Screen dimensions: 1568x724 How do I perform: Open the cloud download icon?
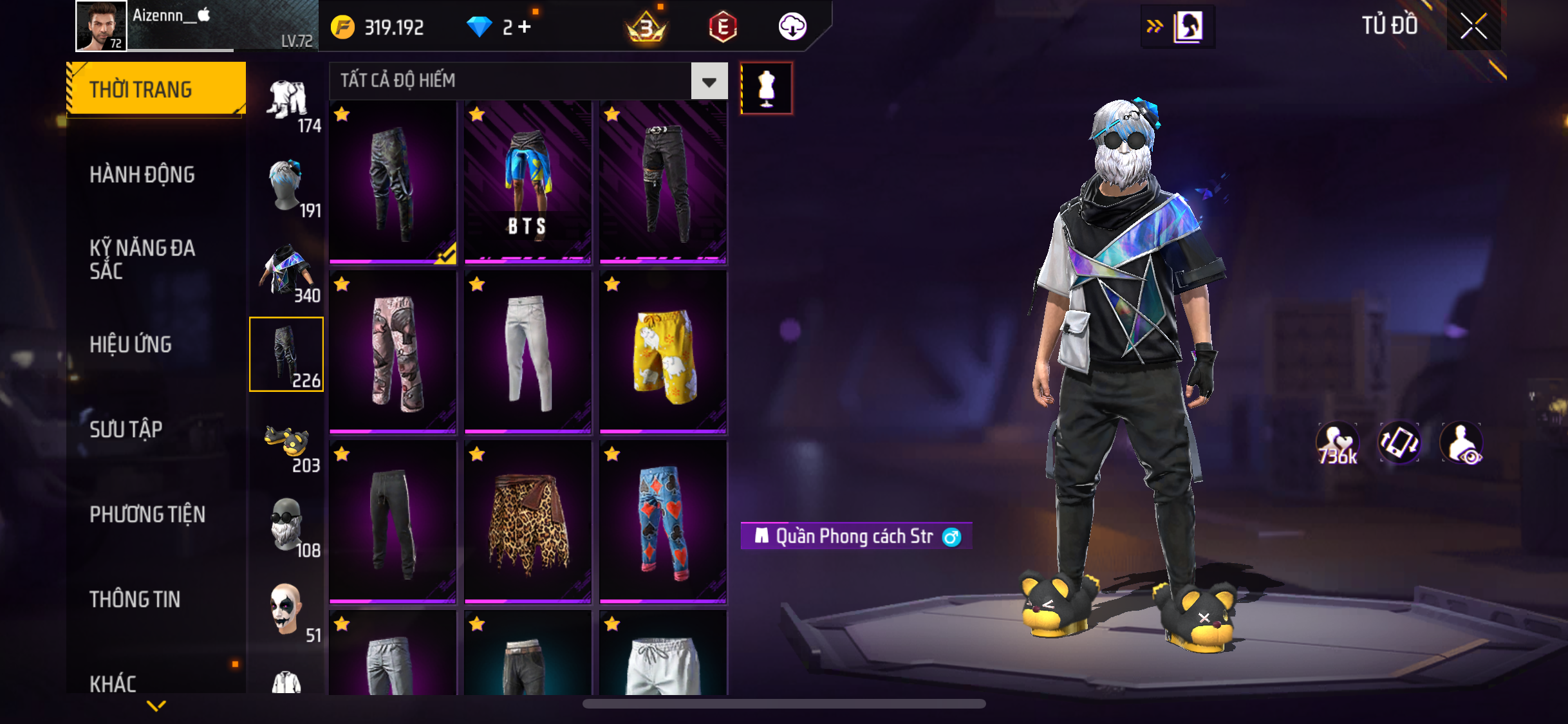pyautogui.click(x=792, y=27)
